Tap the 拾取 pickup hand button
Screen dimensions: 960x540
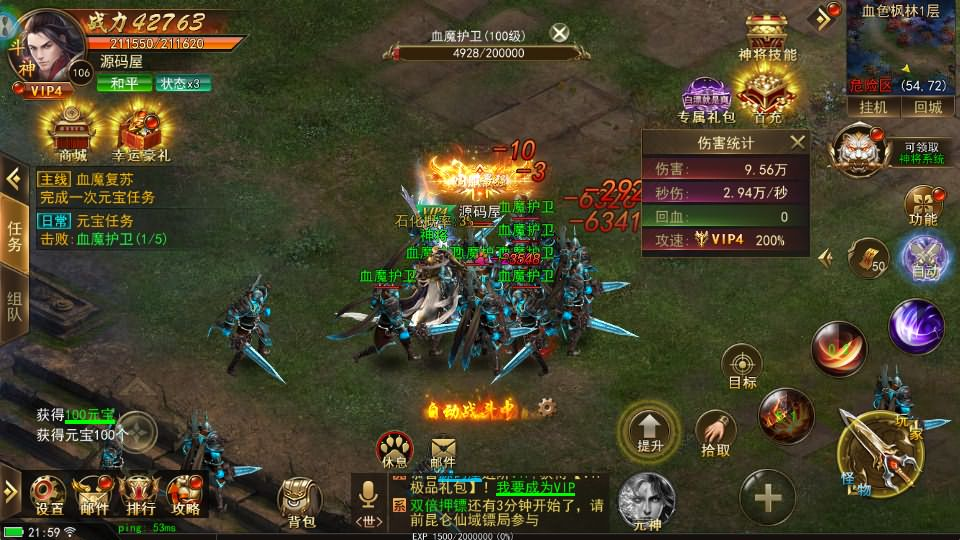[715, 435]
